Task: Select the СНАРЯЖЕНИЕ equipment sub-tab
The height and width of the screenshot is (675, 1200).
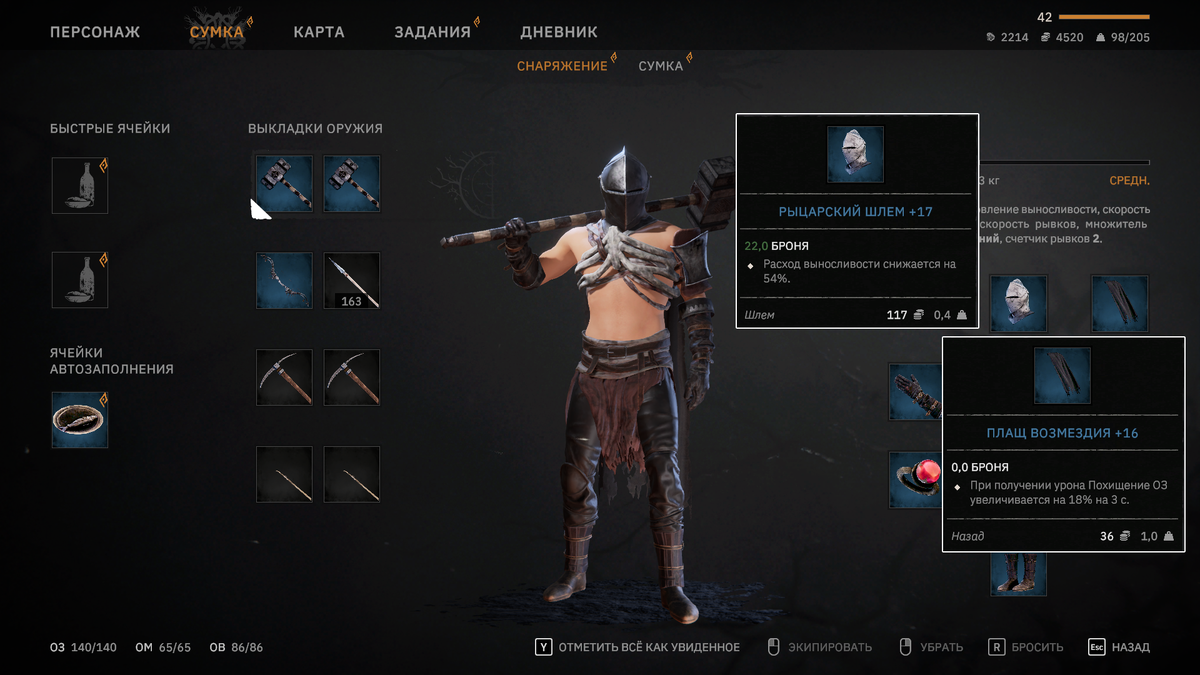Action: (x=562, y=66)
